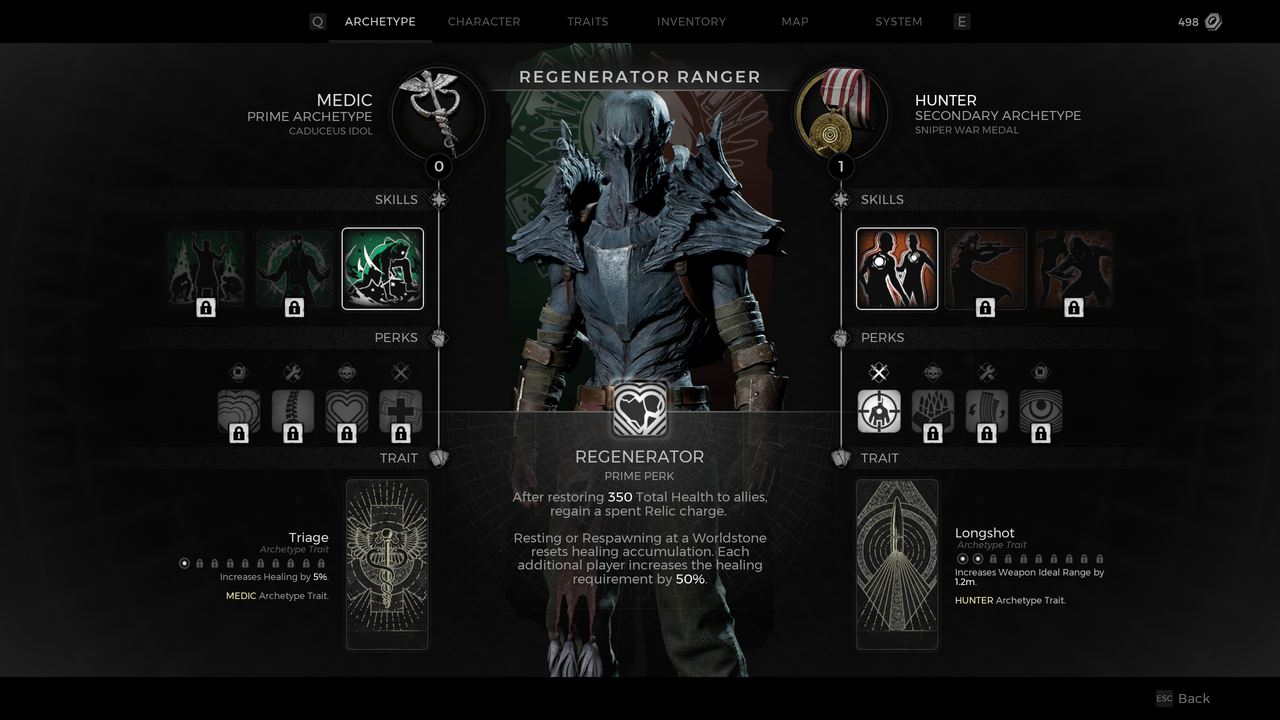Viewport: 1280px width, 720px height.
Task: Select the skull perk category marker above Medic perks
Action: [347, 372]
